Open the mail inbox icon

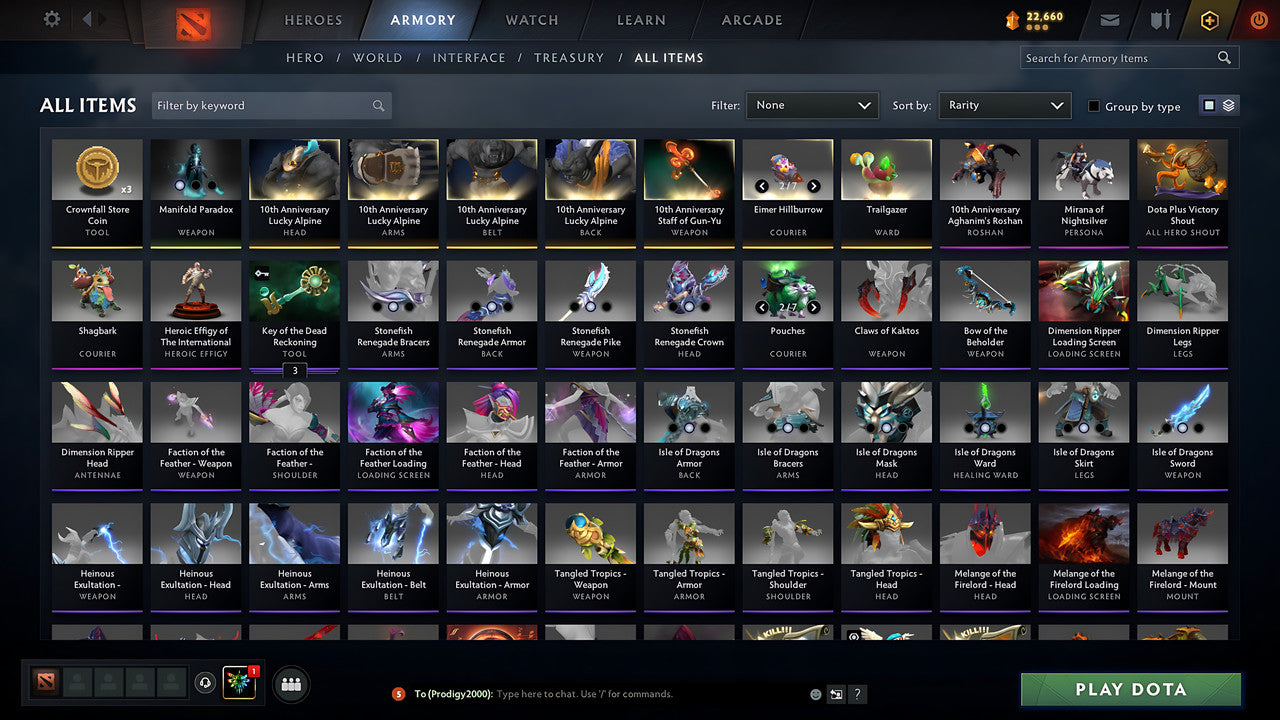(x=1111, y=19)
